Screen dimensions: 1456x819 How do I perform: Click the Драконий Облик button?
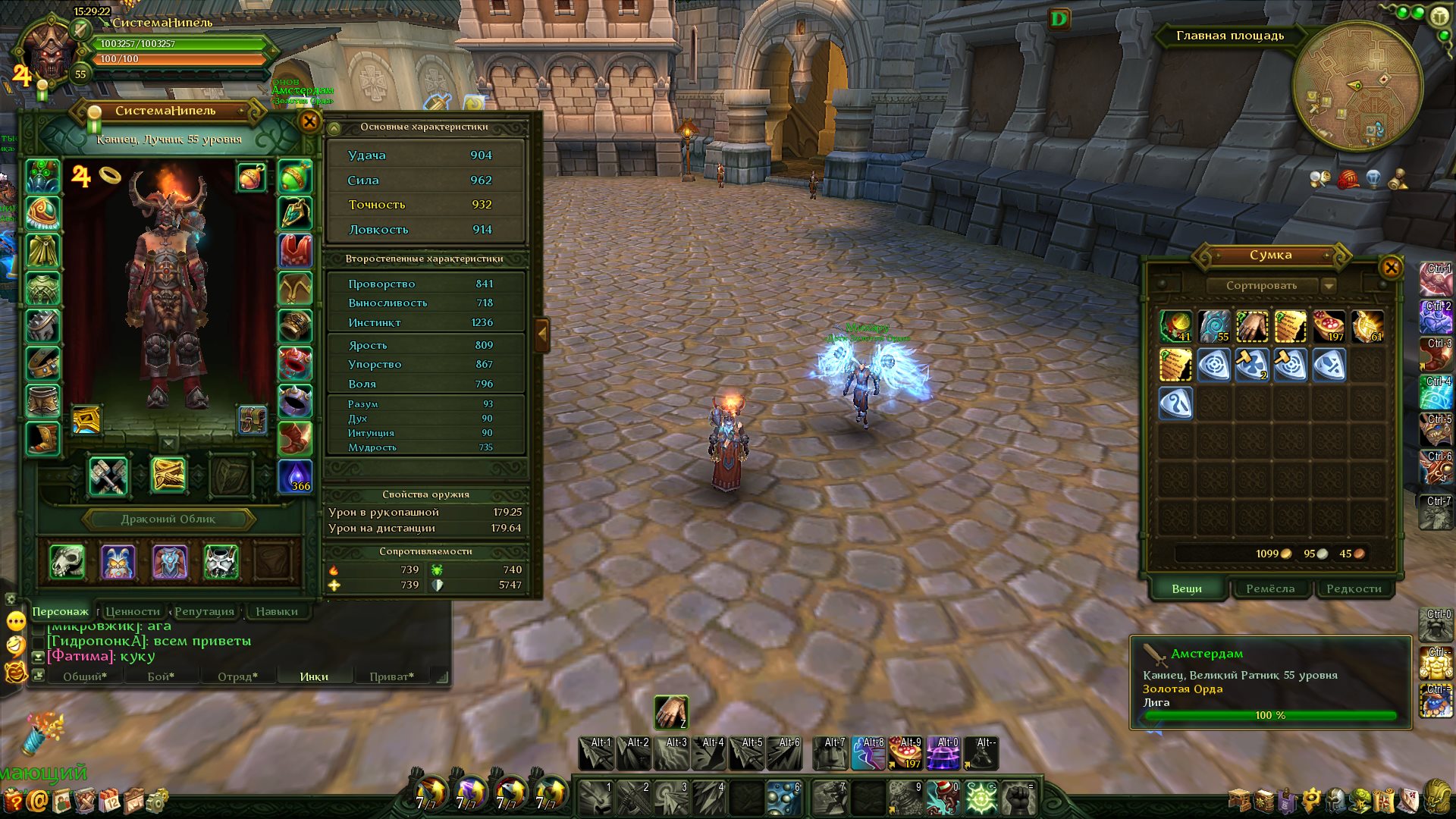[x=168, y=519]
